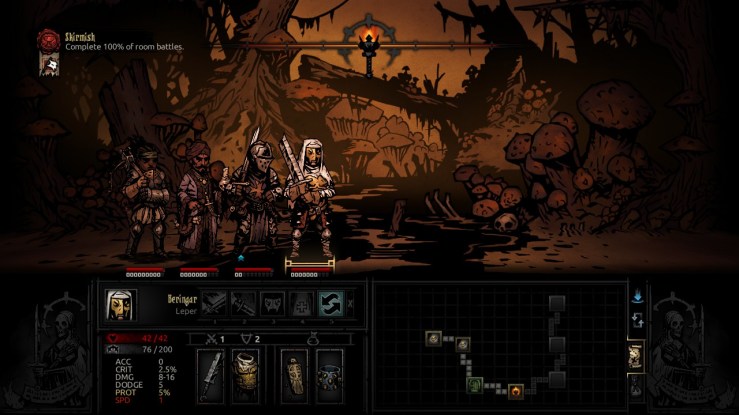
Task: Select the first trinket slot
Action: pyautogui.click(x=294, y=374)
